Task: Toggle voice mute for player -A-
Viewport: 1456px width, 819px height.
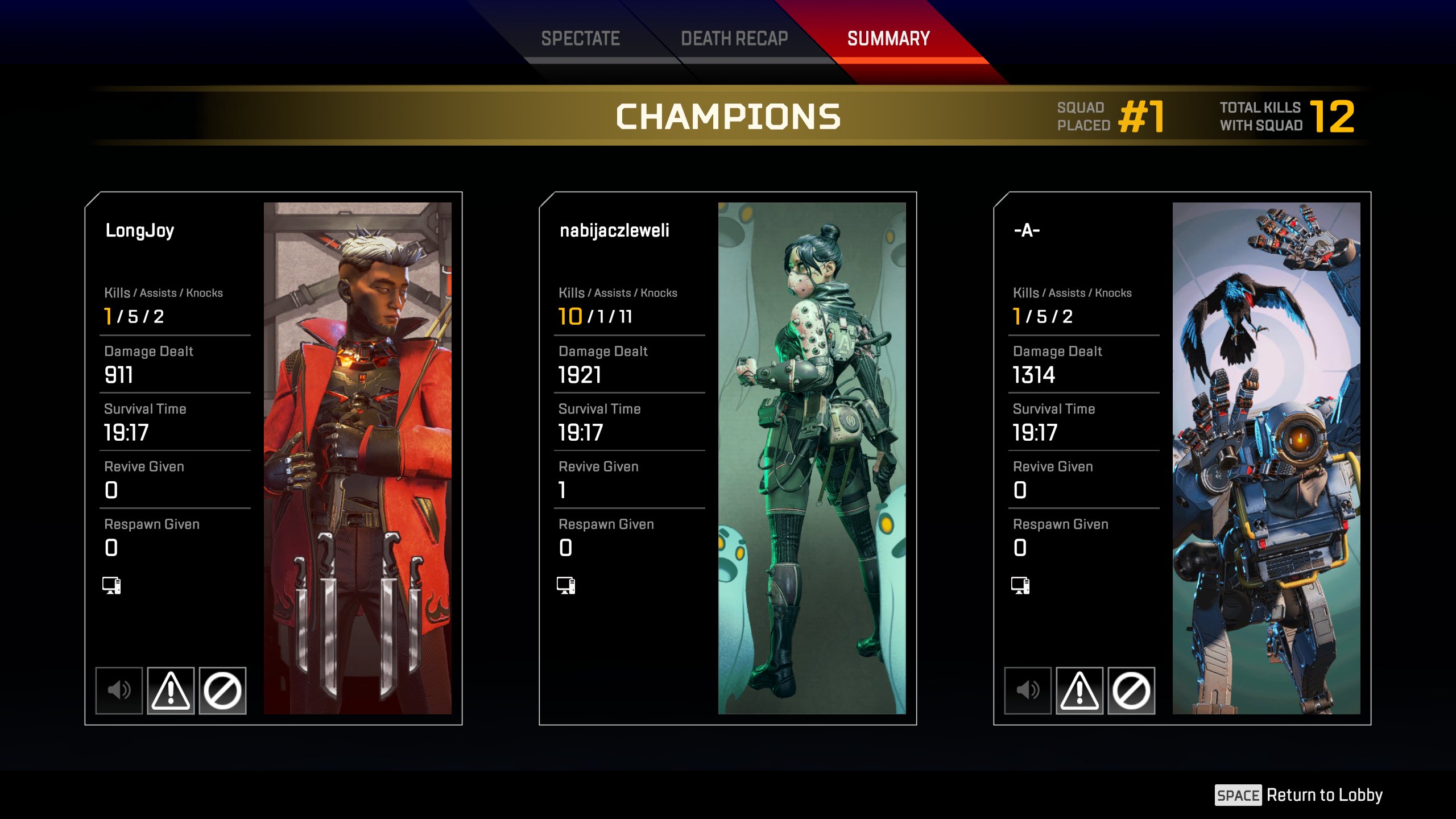Action: [1028, 690]
